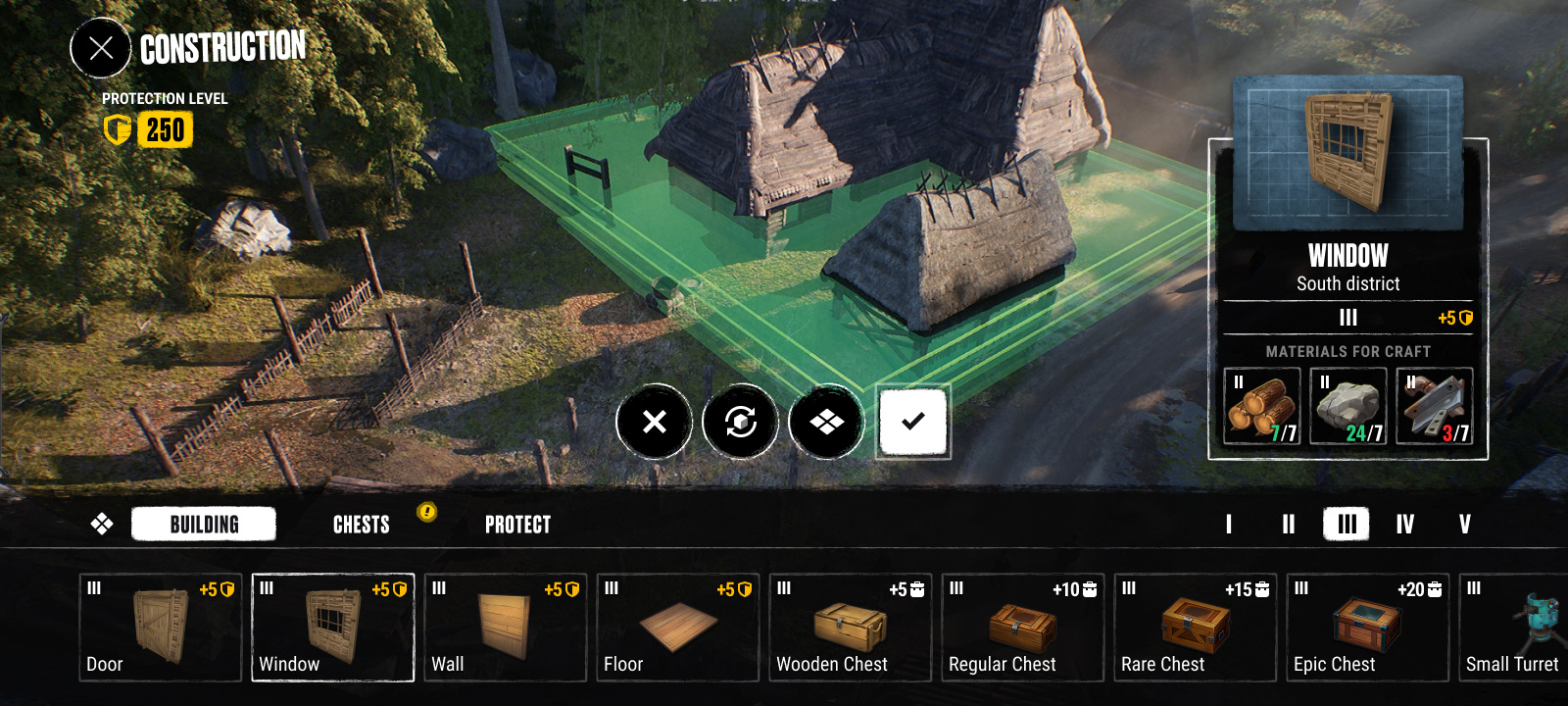Choose tier V filter
The height and width of the screenshot is (706, 1568).
(1465, 525)
